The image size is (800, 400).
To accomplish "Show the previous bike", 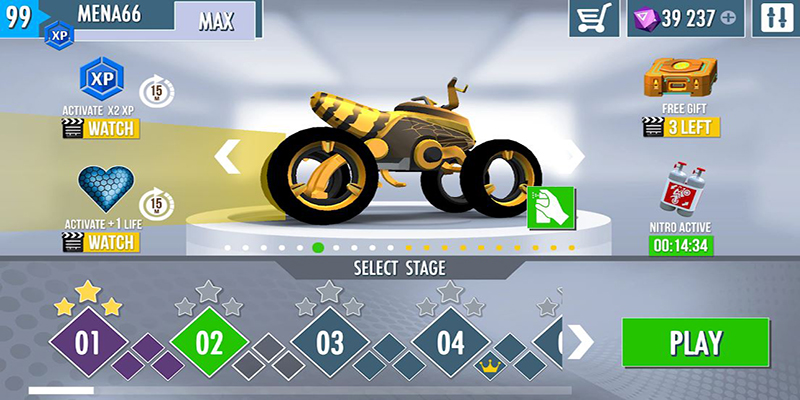I will coord(228,156).
